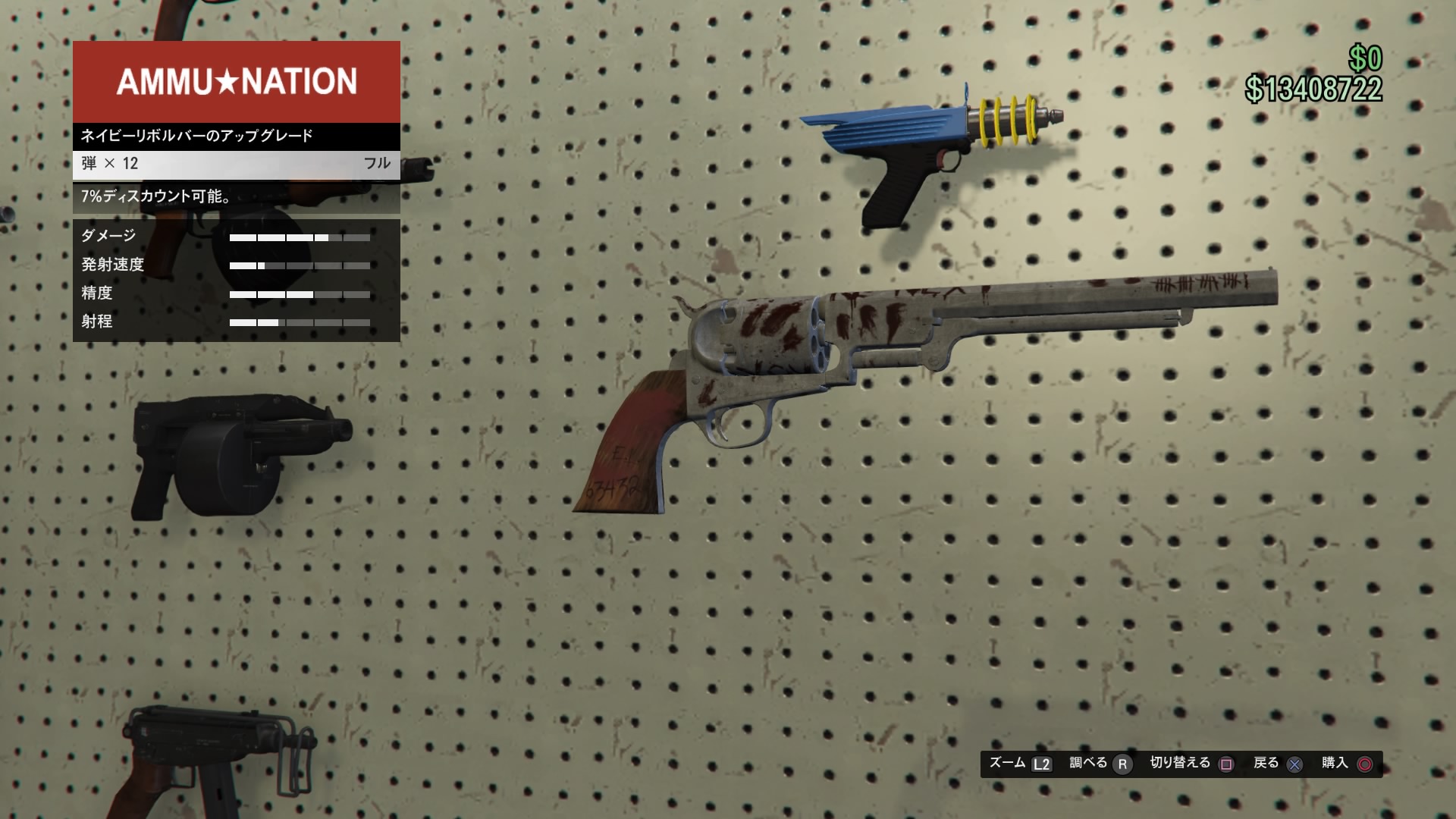Click the R inspect button icon

tap(1121, 764)
